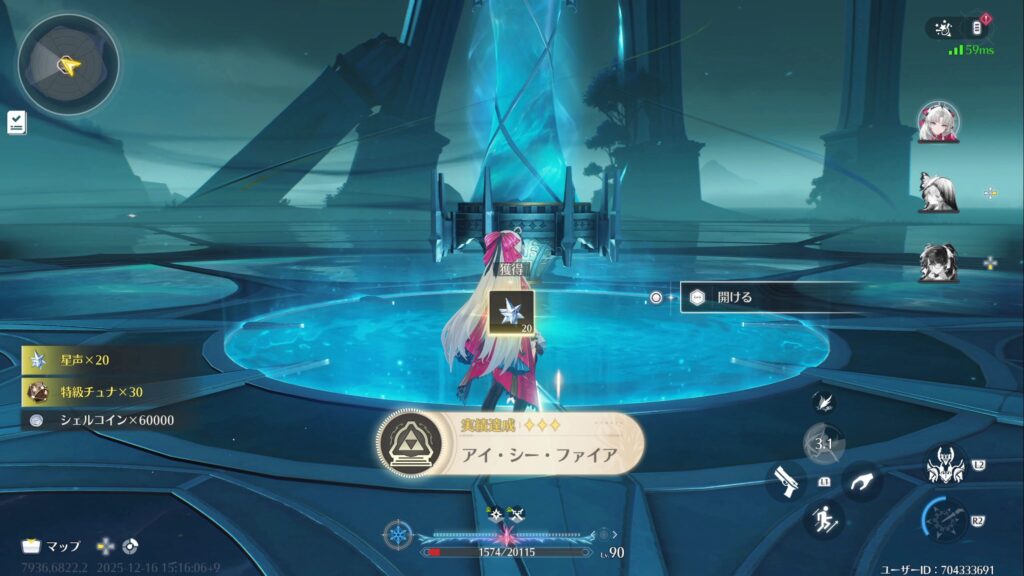The width and height of the screenshot is (1024, 576).
Task: Open the sparkle event icon at top right
Action: point(943,28)
